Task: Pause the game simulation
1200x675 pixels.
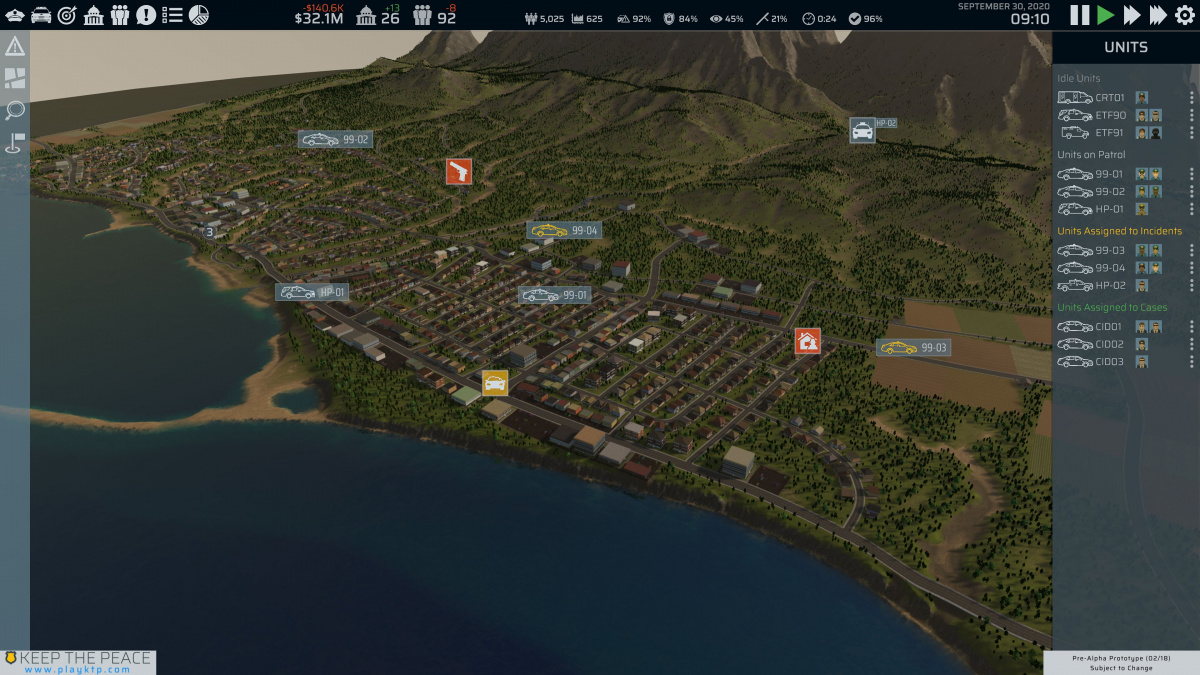Action: pyautogui.click(x=1080, y=15)
